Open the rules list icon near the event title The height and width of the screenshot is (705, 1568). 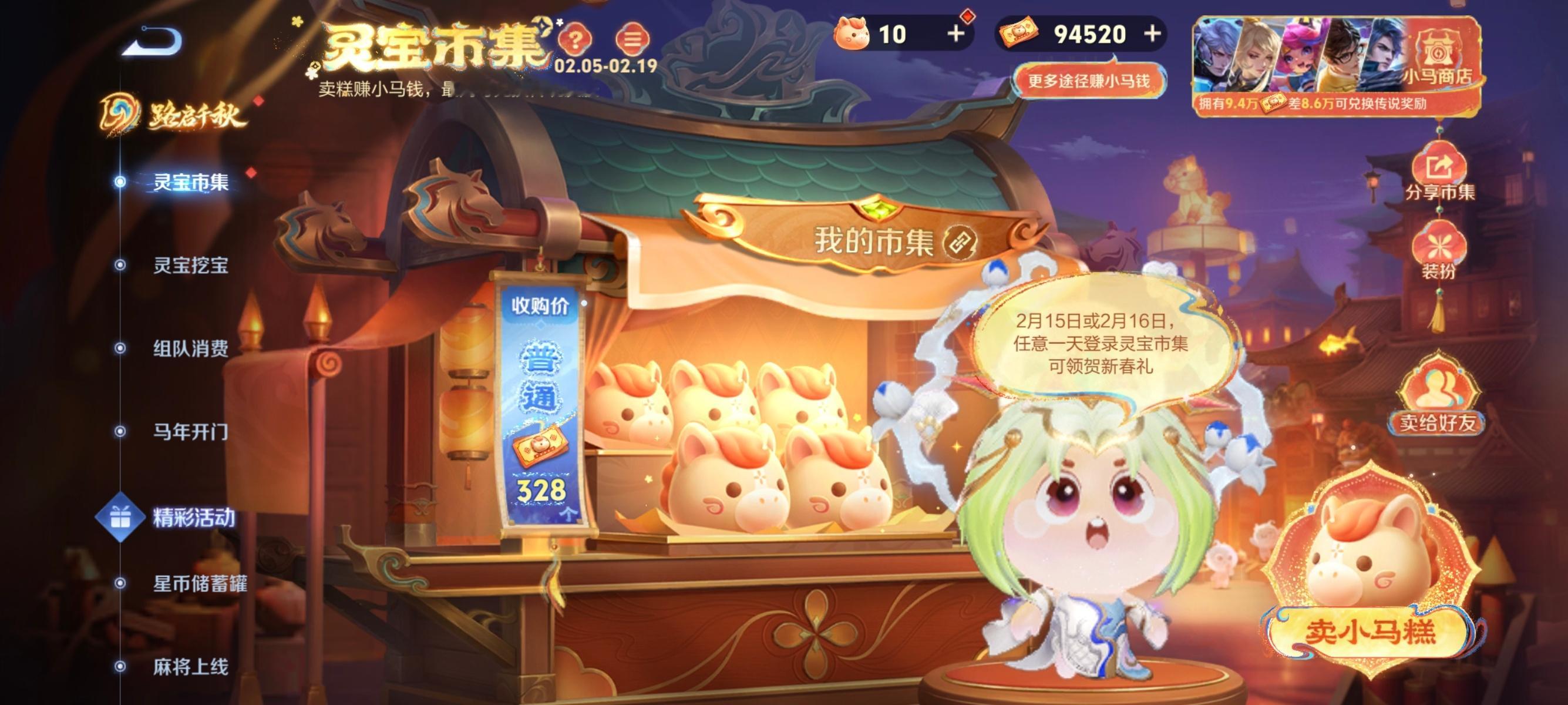633,38
